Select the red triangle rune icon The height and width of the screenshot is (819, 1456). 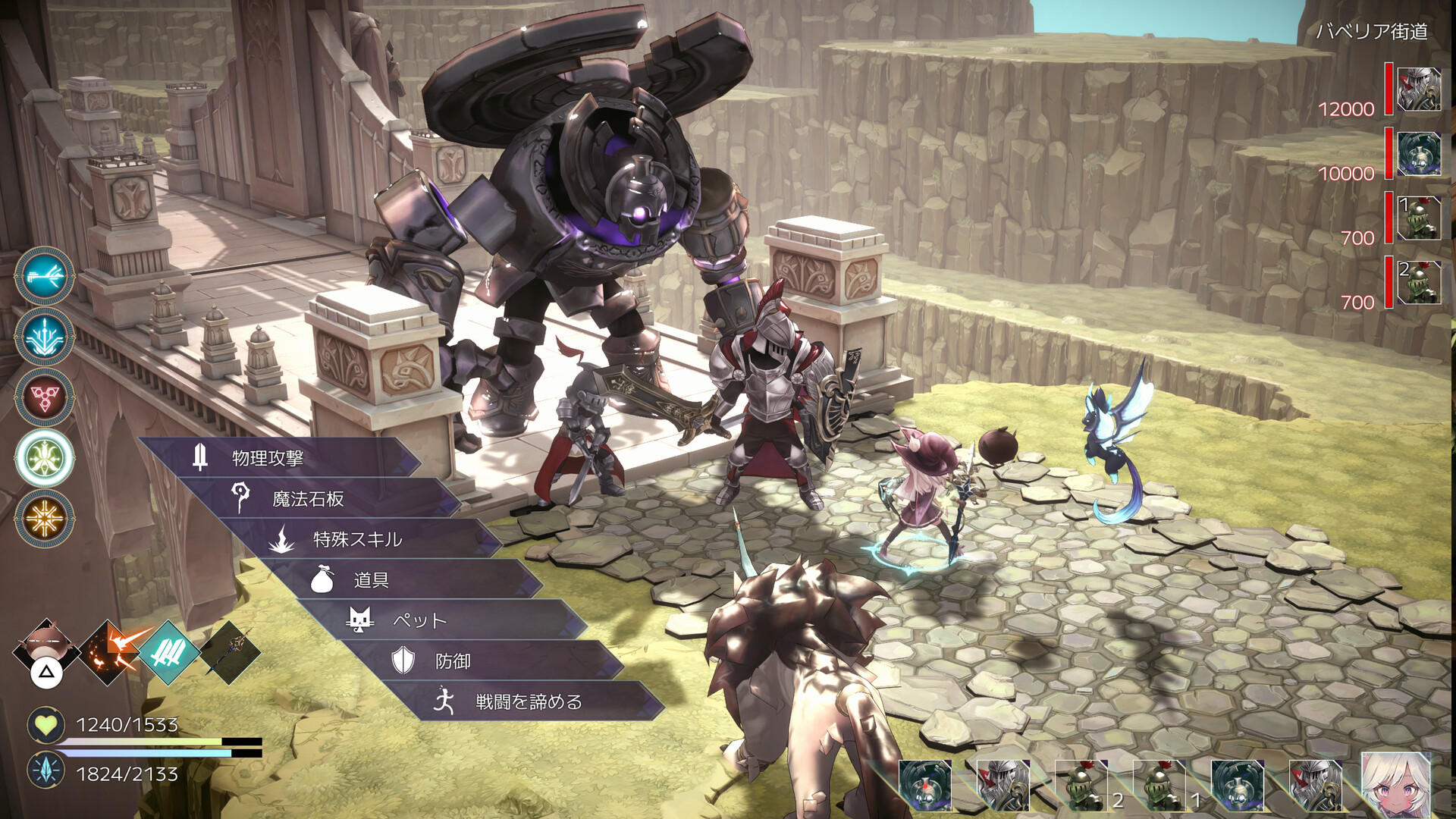pos(45,397)
